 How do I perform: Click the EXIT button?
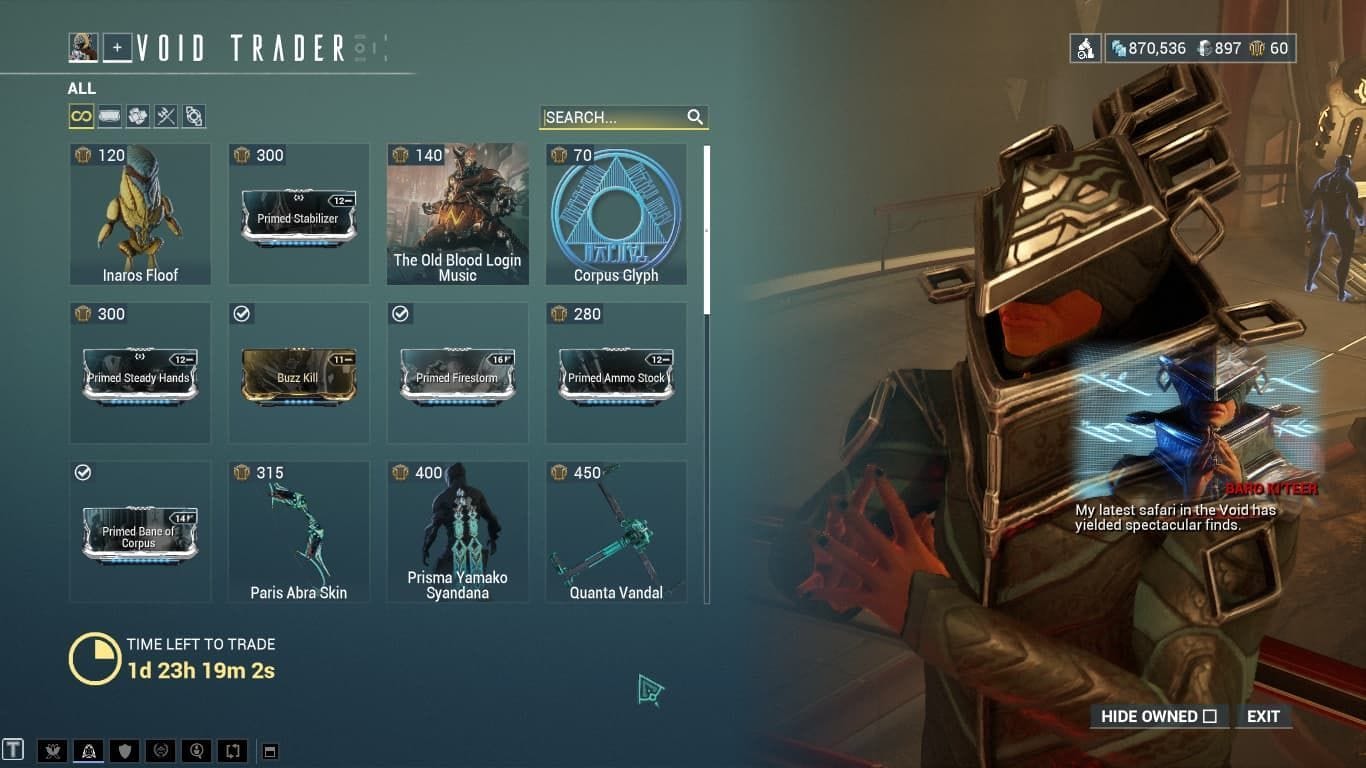[1263, 716]
